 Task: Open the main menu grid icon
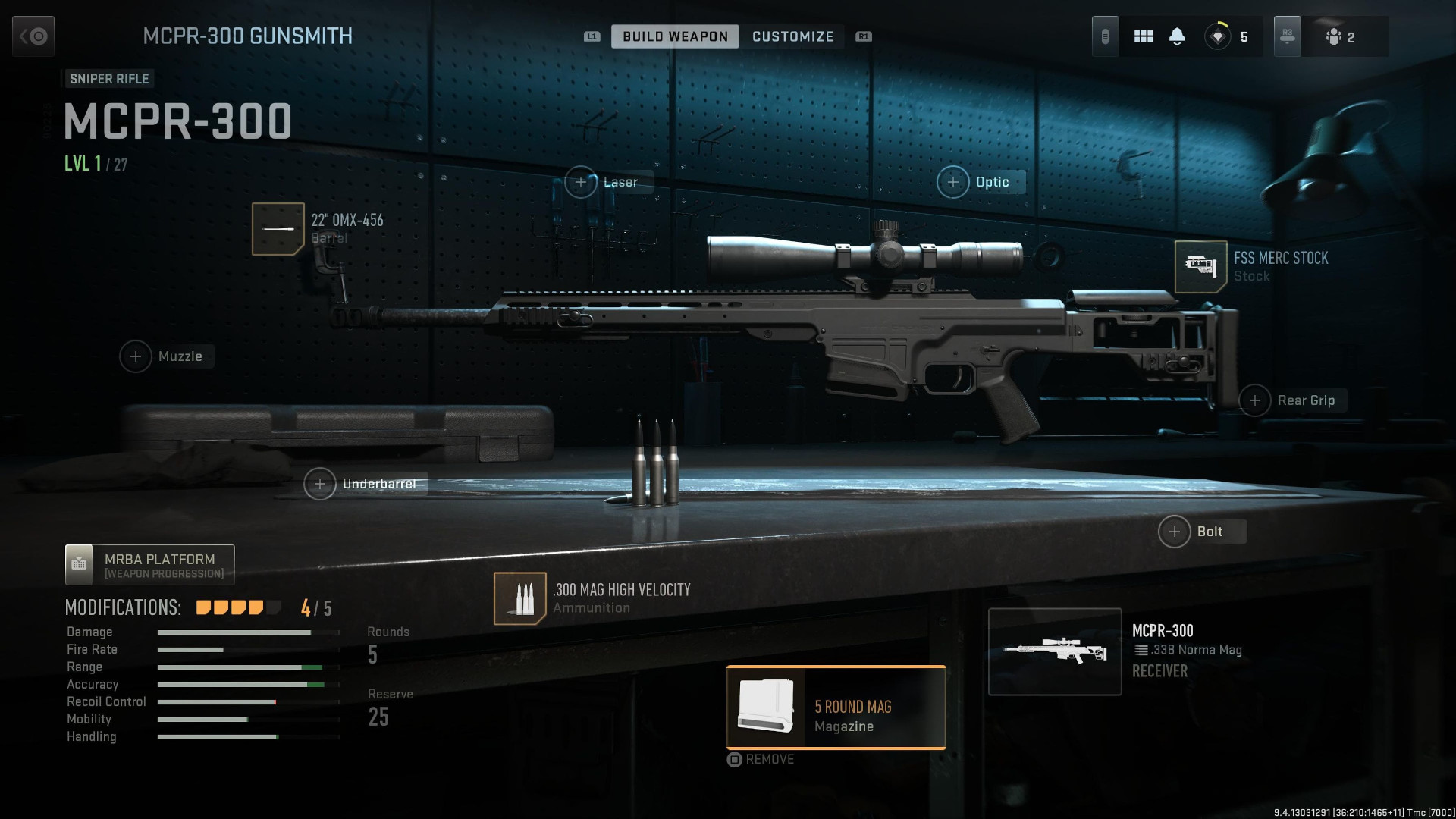(x=1143, y=36)
